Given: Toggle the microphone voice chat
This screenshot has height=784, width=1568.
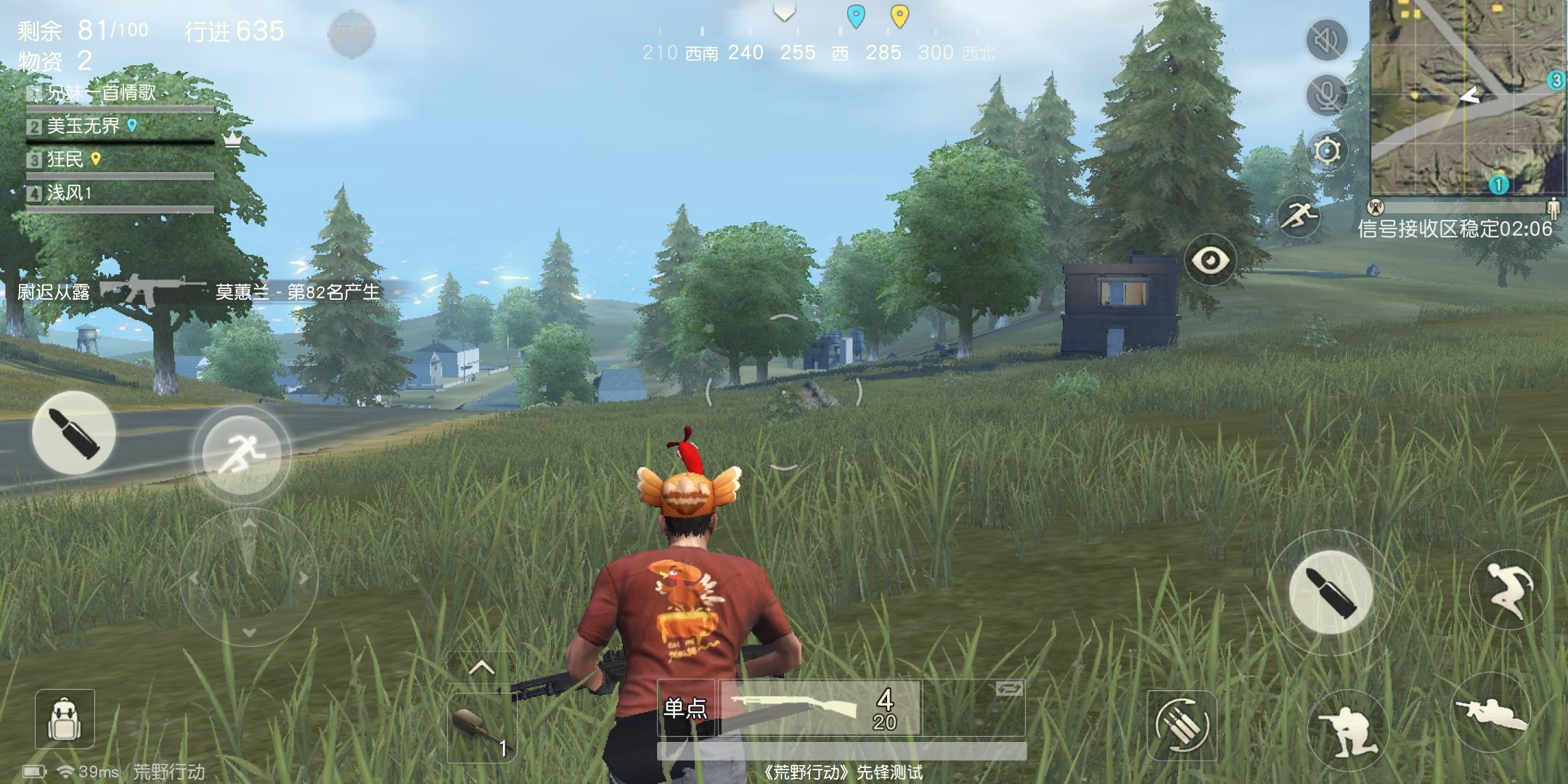Looking at the screenshot, I should pyautogui.click(x=1326, y=95).
